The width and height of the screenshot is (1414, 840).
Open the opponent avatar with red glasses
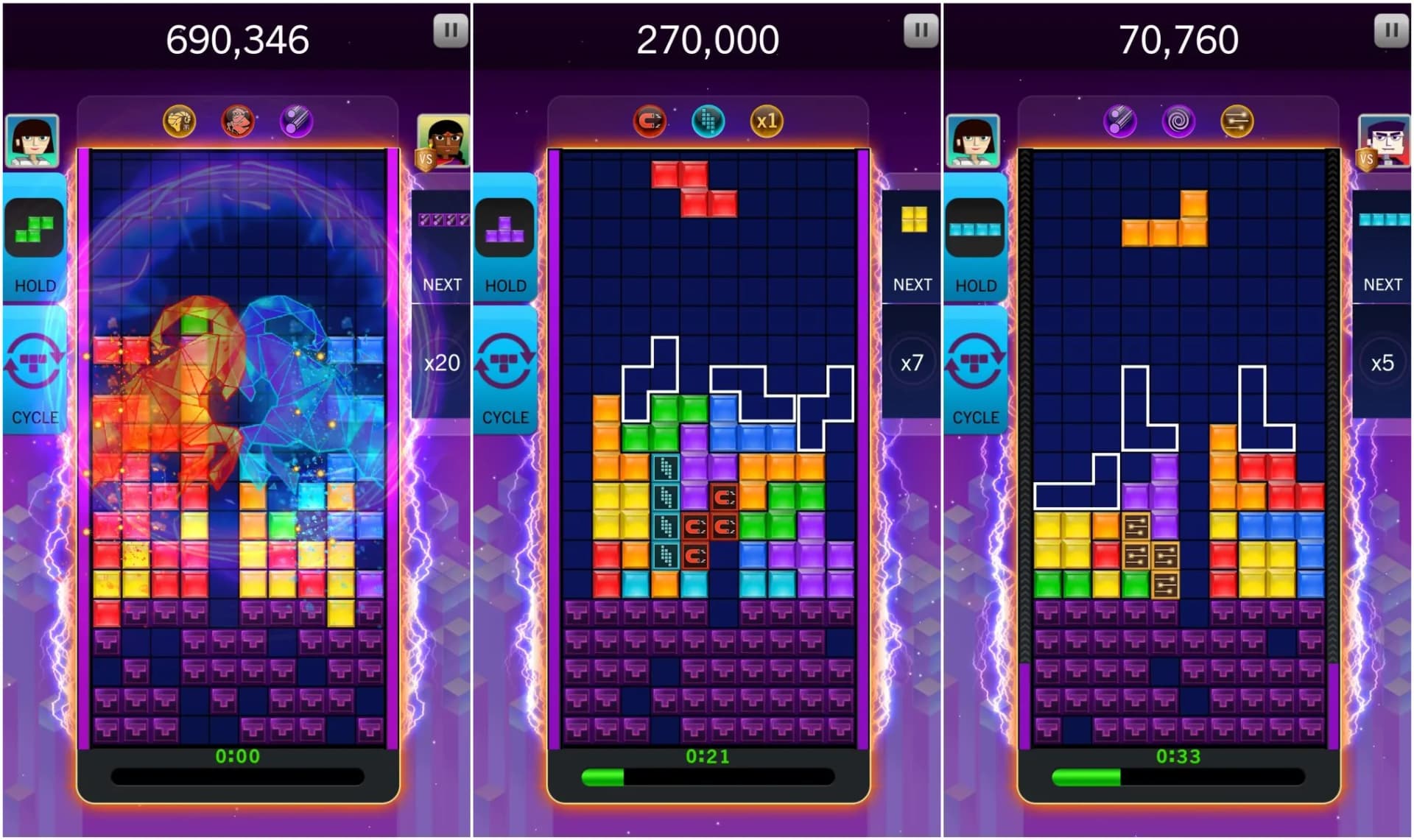[x=1385, y=141]
